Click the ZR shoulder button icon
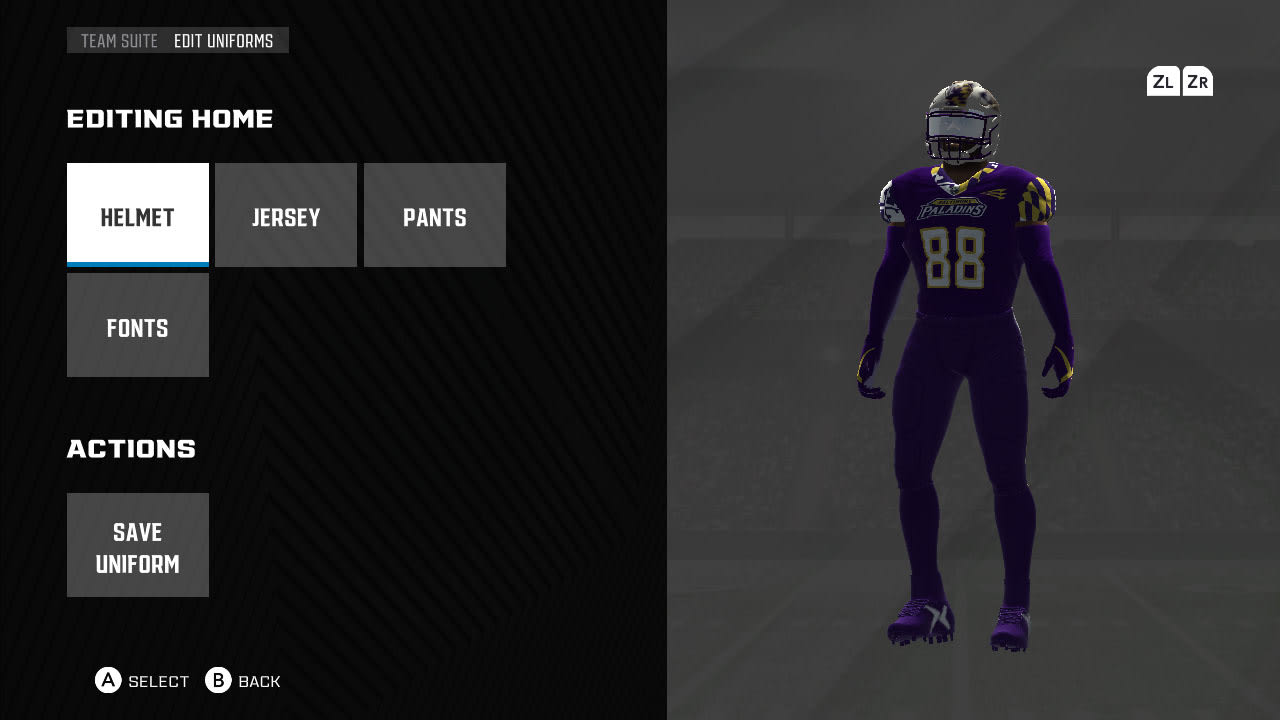1280x720 pixels. 1197,81
